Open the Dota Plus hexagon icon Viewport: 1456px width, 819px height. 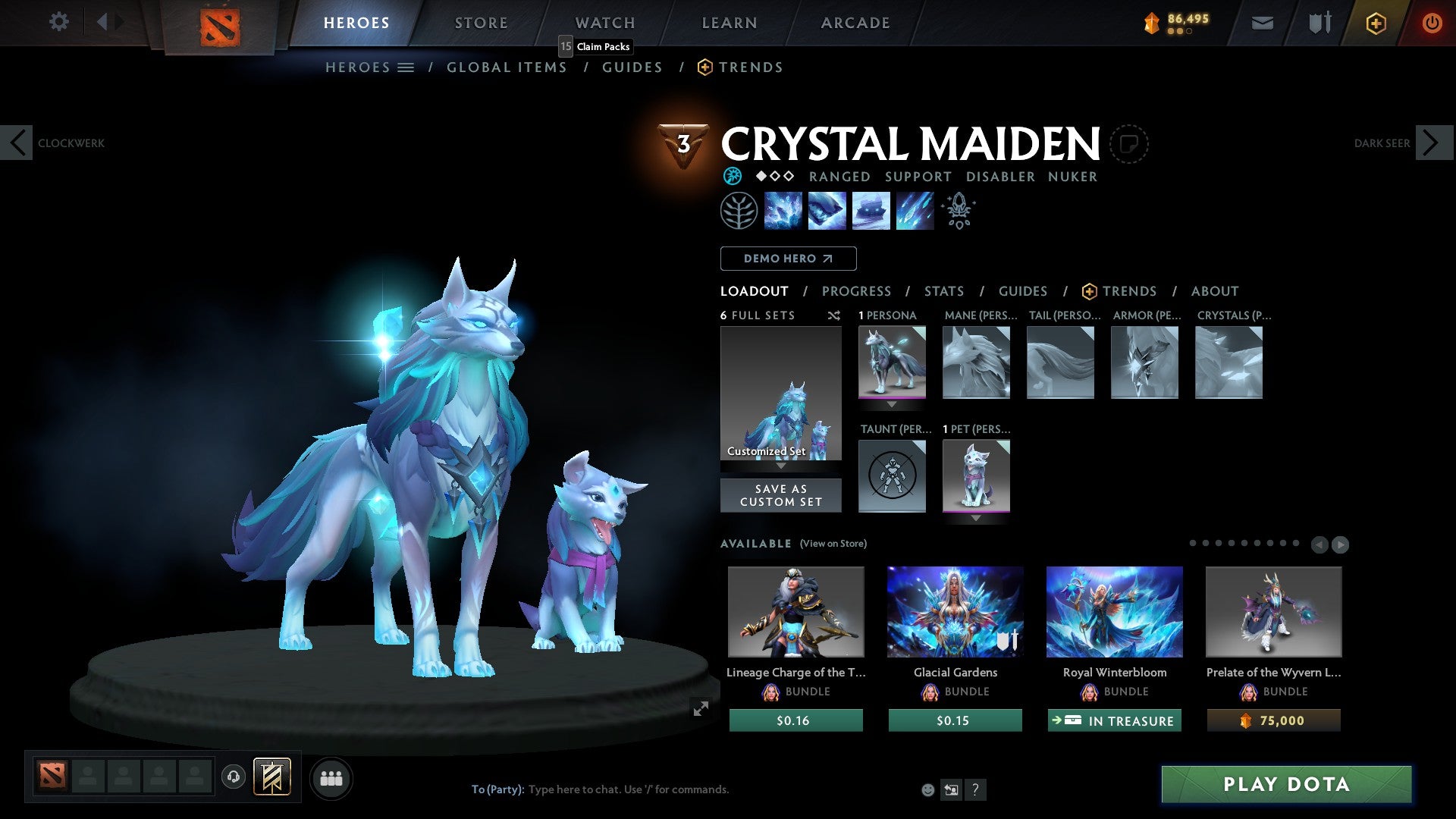(1376, 23)
